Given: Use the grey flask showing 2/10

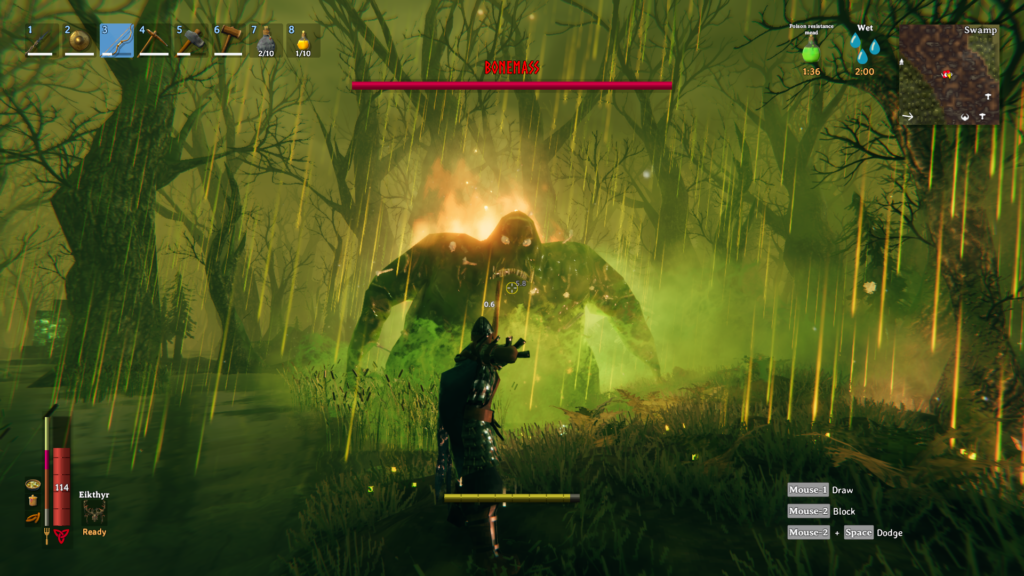Looking at the screenshot, I should [266, 41].
